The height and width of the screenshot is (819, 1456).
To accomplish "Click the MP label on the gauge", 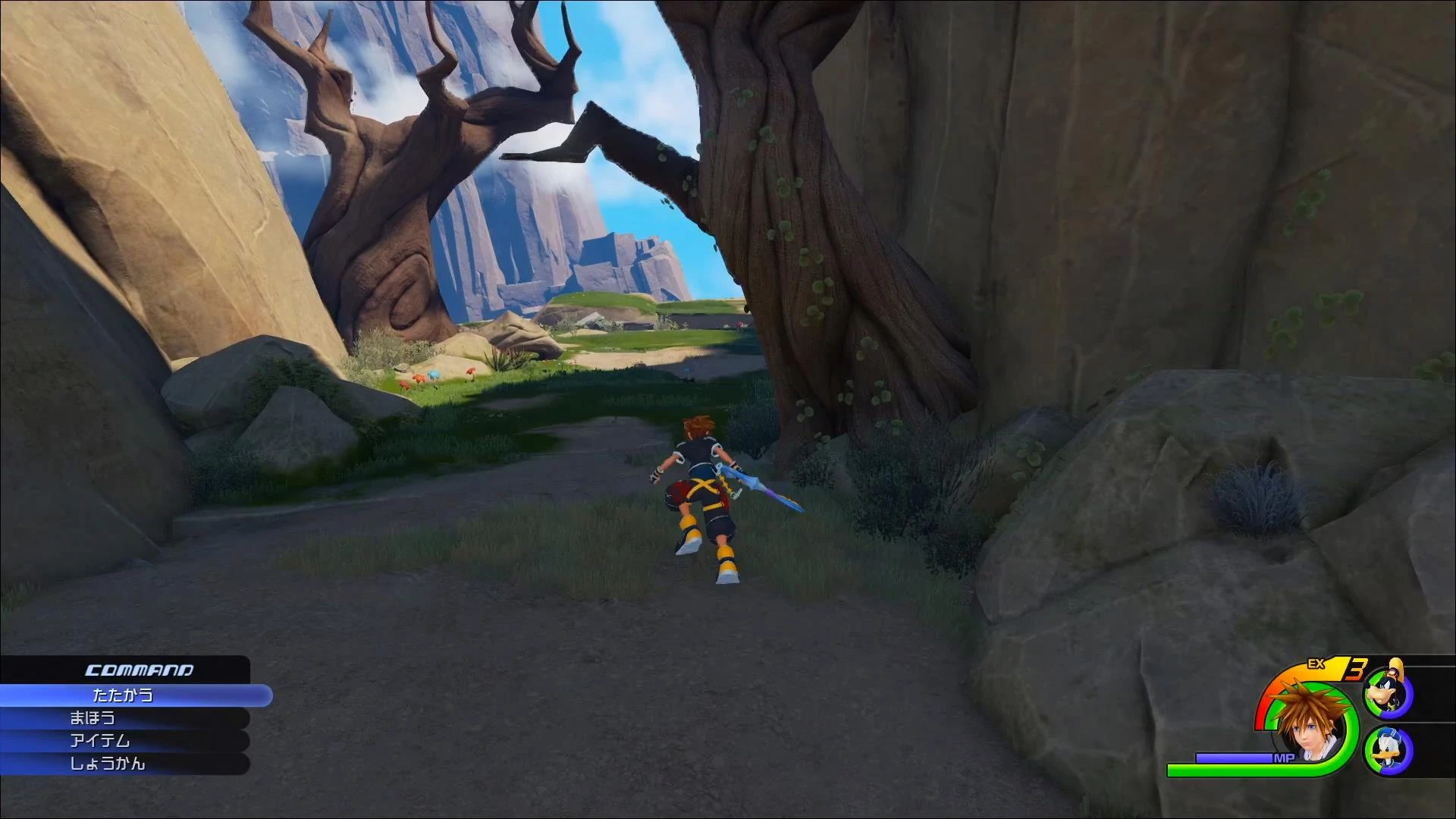I will click(1284, 757).
